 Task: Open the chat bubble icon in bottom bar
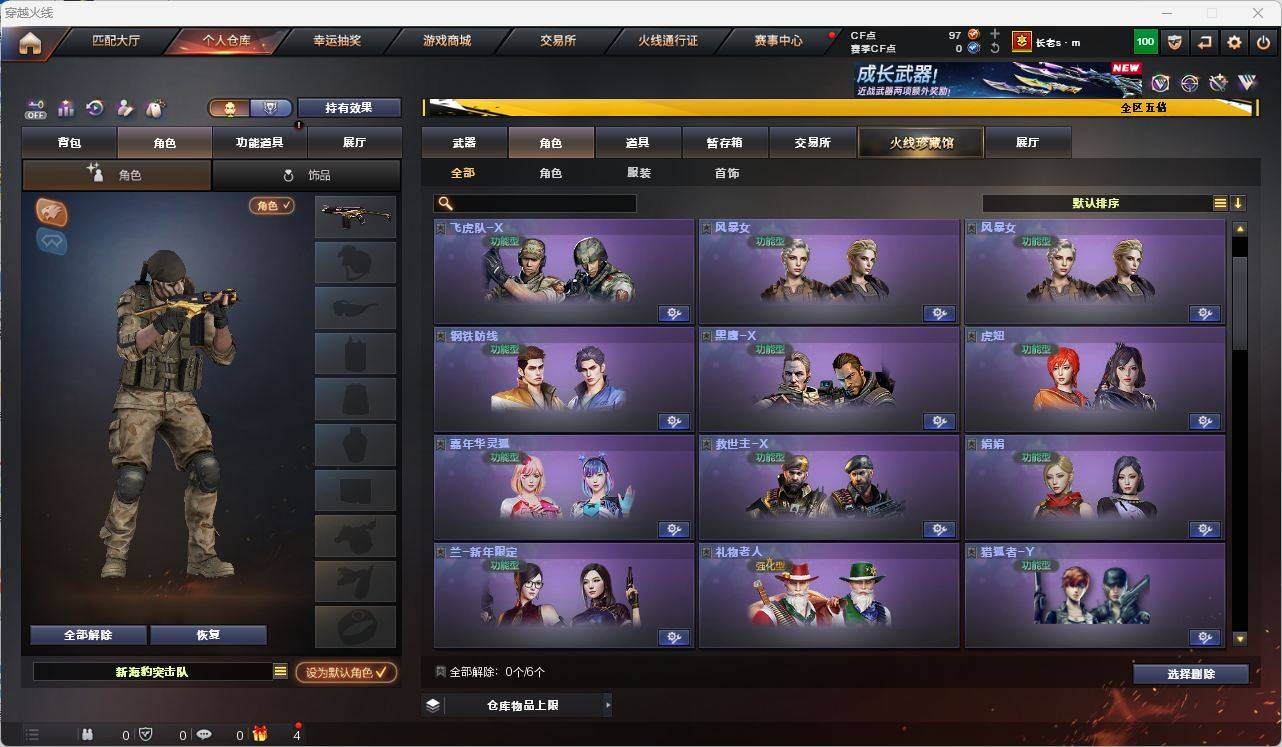tap(205, 734)
